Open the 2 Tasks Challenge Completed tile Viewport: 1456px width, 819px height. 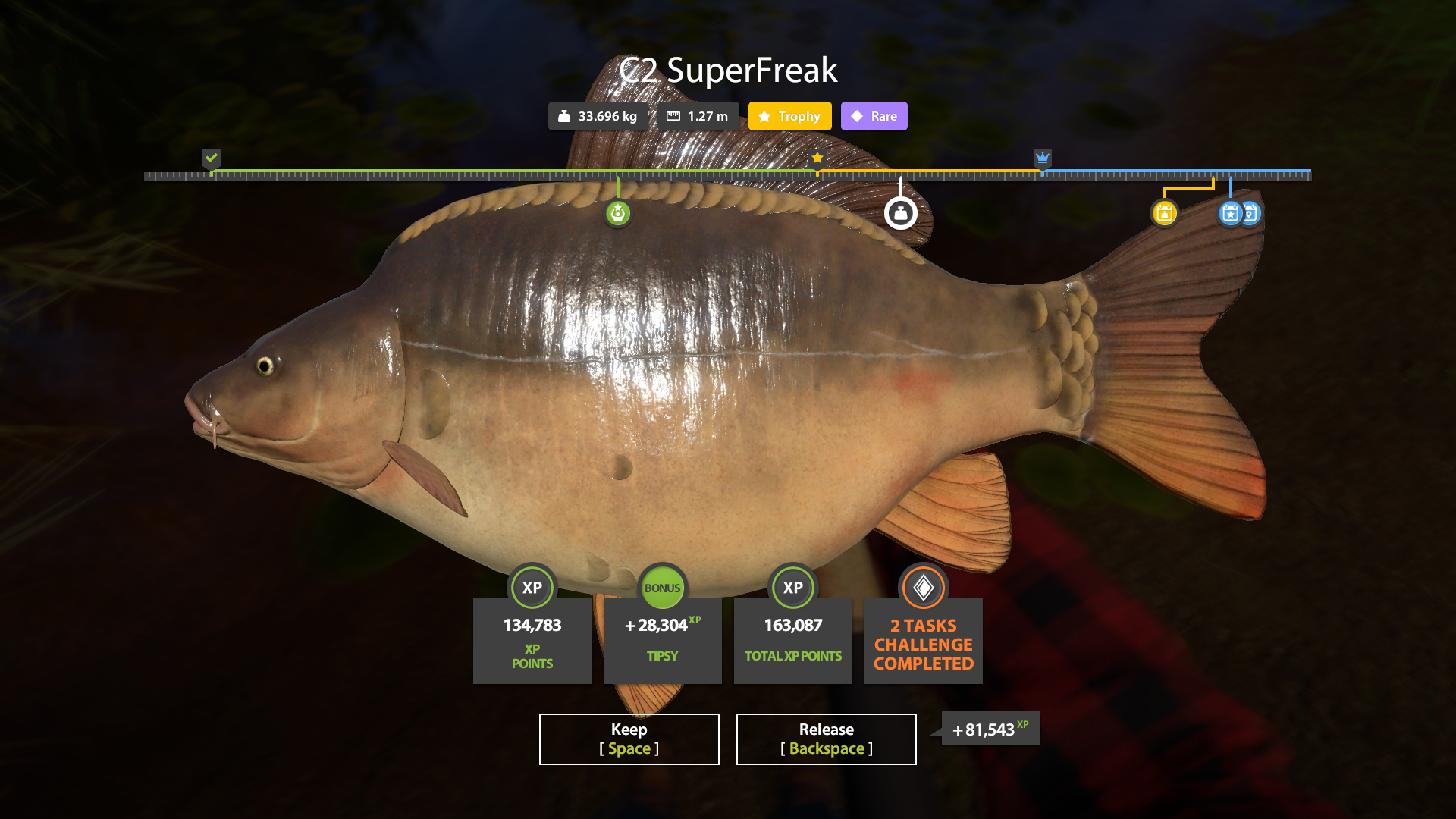923,639
